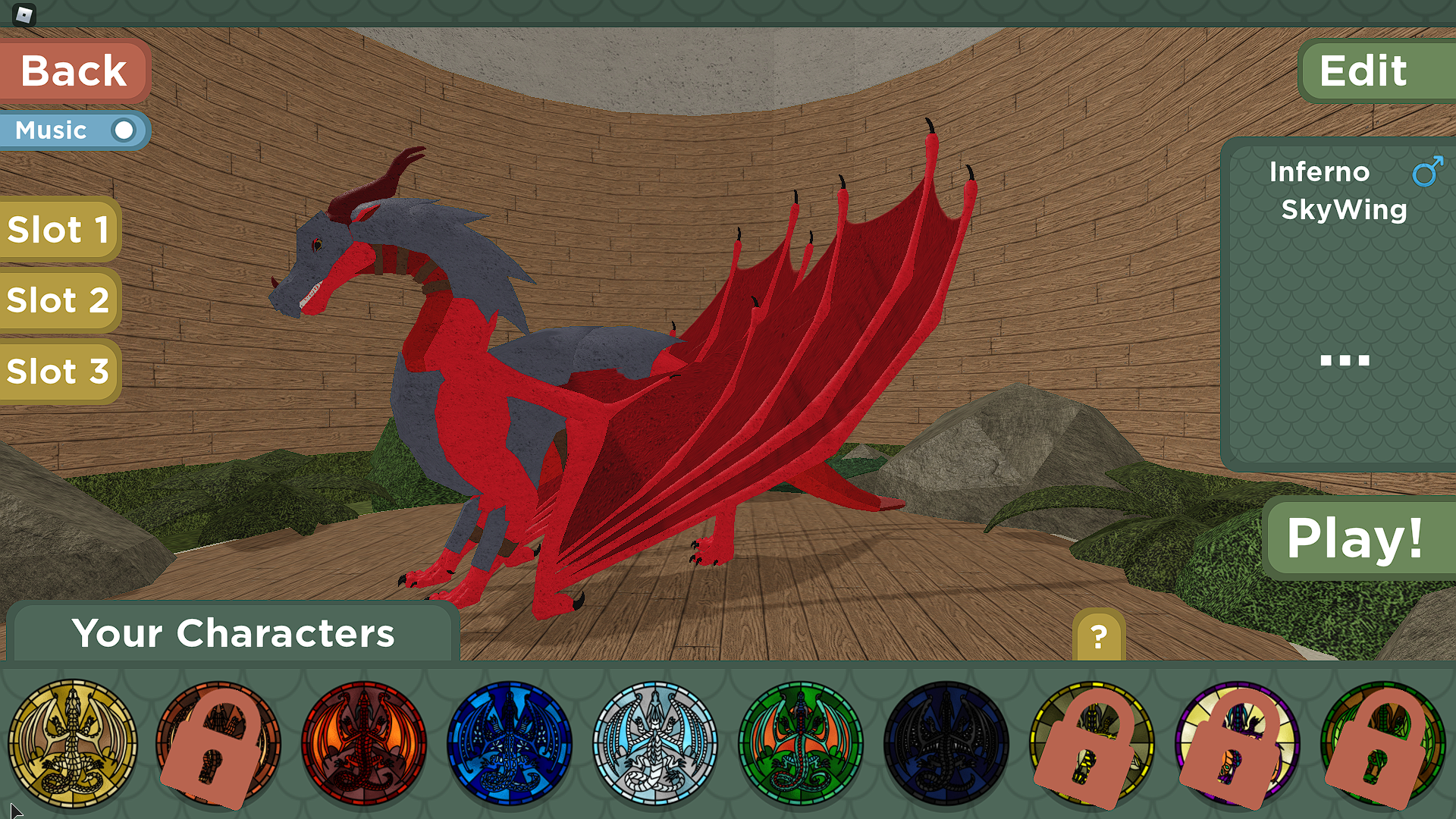The height and width of the screenshot is (819, 1456).
Task: Toggle the Music switch
Action: [x=122, y=130]
